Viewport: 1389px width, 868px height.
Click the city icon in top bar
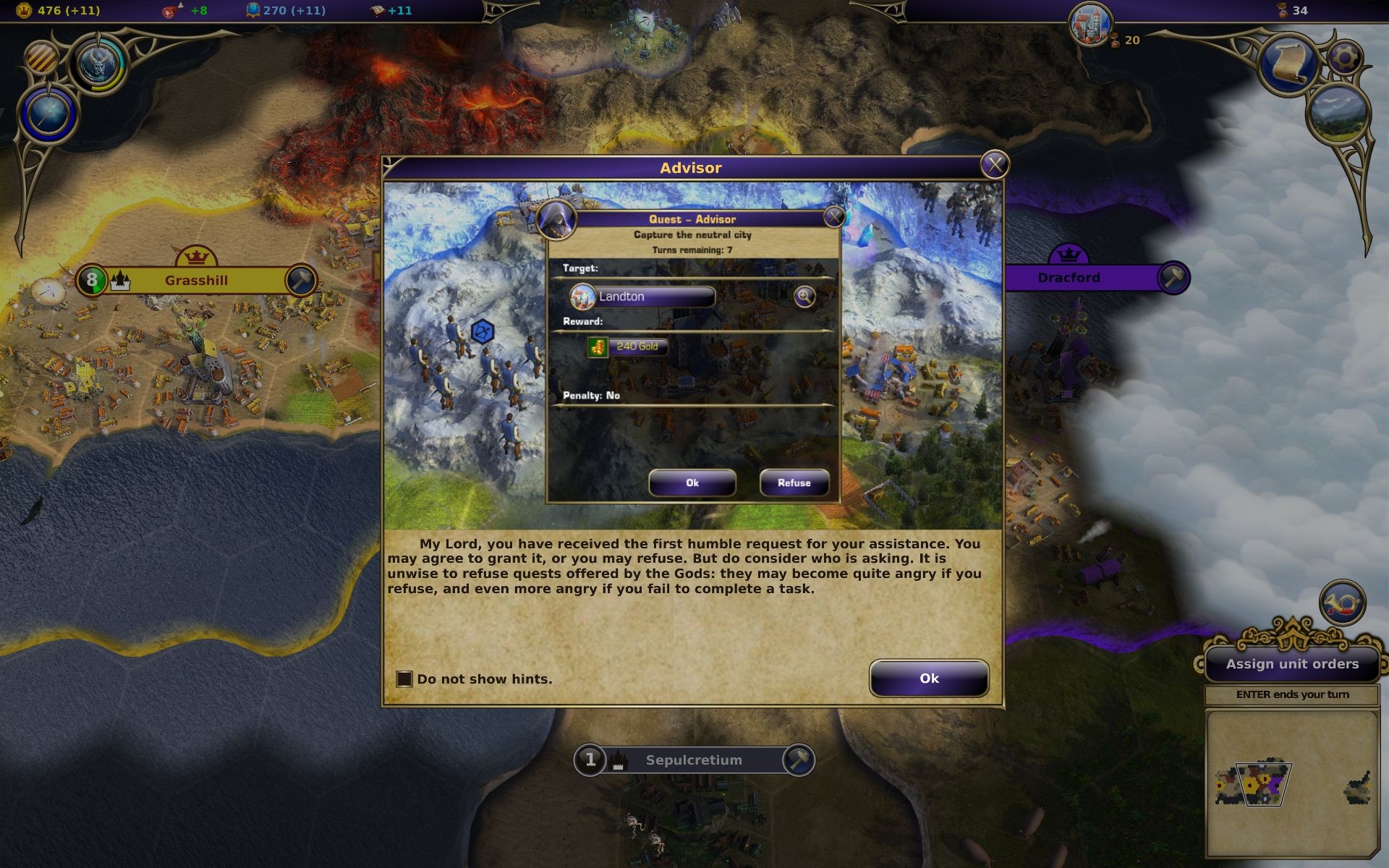click(1089, 23)
